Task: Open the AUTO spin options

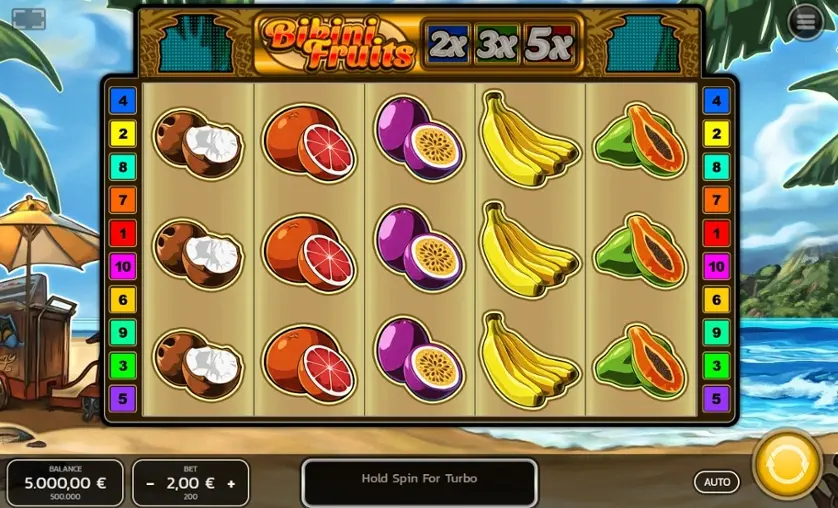Action: [x=717, y=482]
